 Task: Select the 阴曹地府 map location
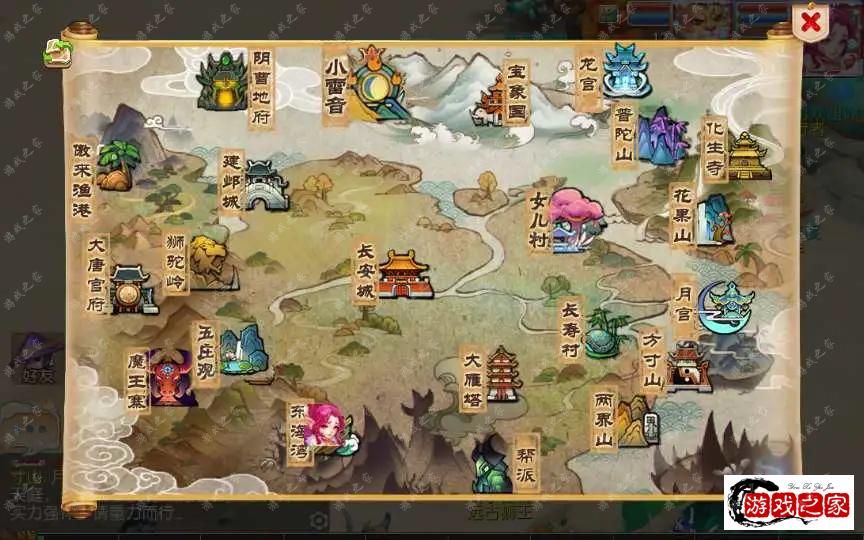[222, 82]
